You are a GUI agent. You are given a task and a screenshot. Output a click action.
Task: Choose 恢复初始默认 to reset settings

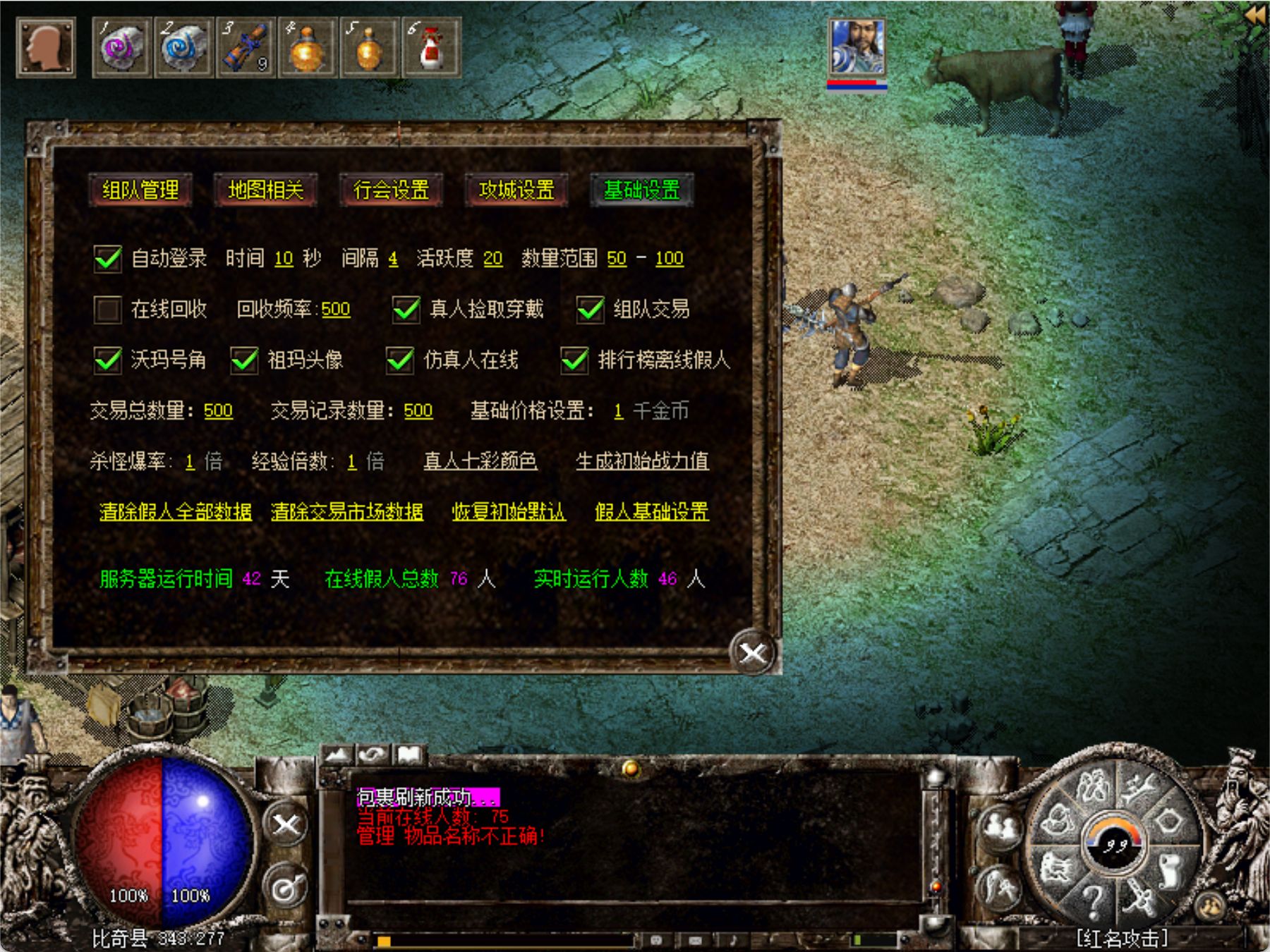coord(509,511)
